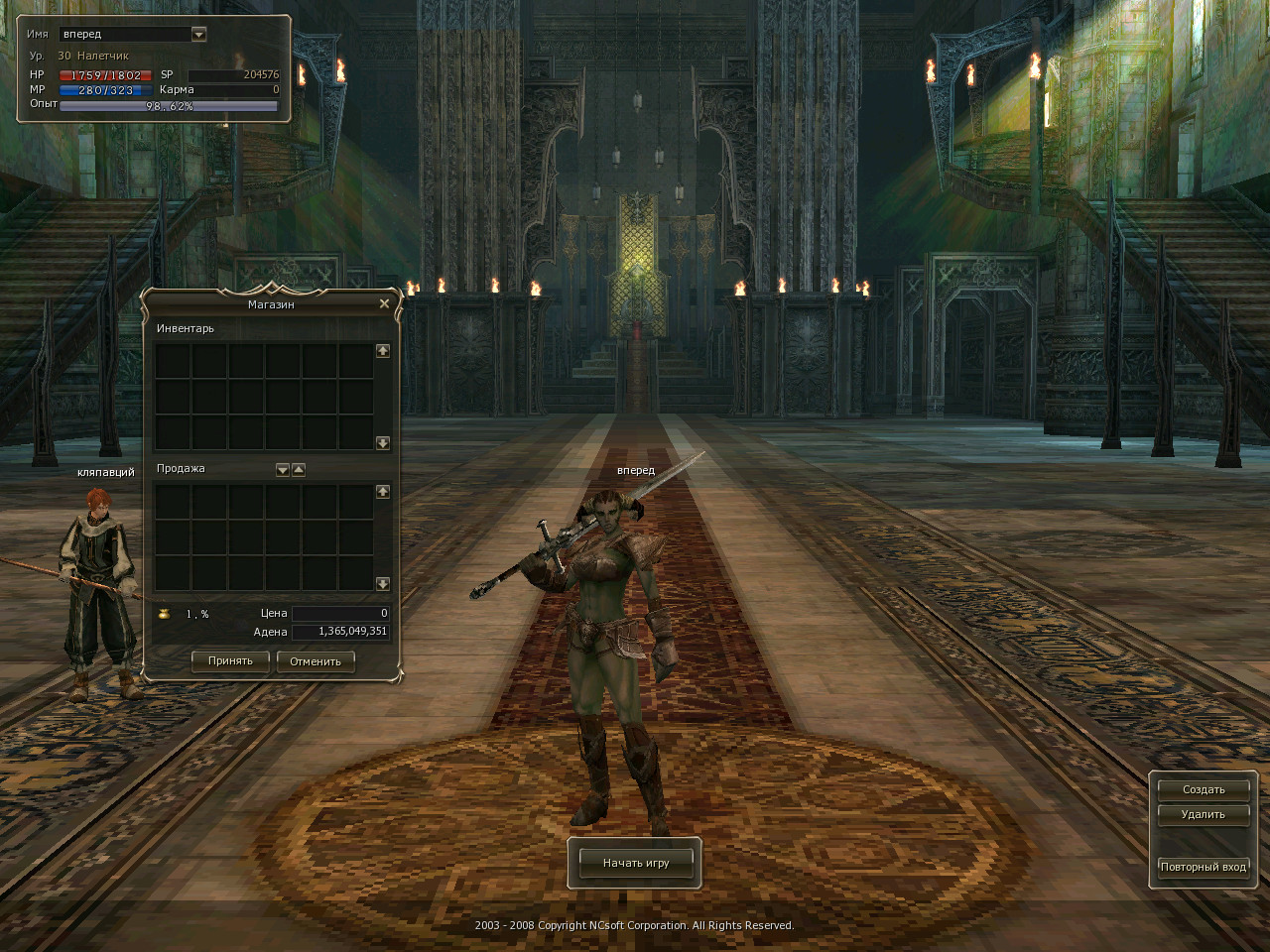This screenshot has height=952, width=1270.
Task: Create a new character with Создать
Action: (1204, 790)
